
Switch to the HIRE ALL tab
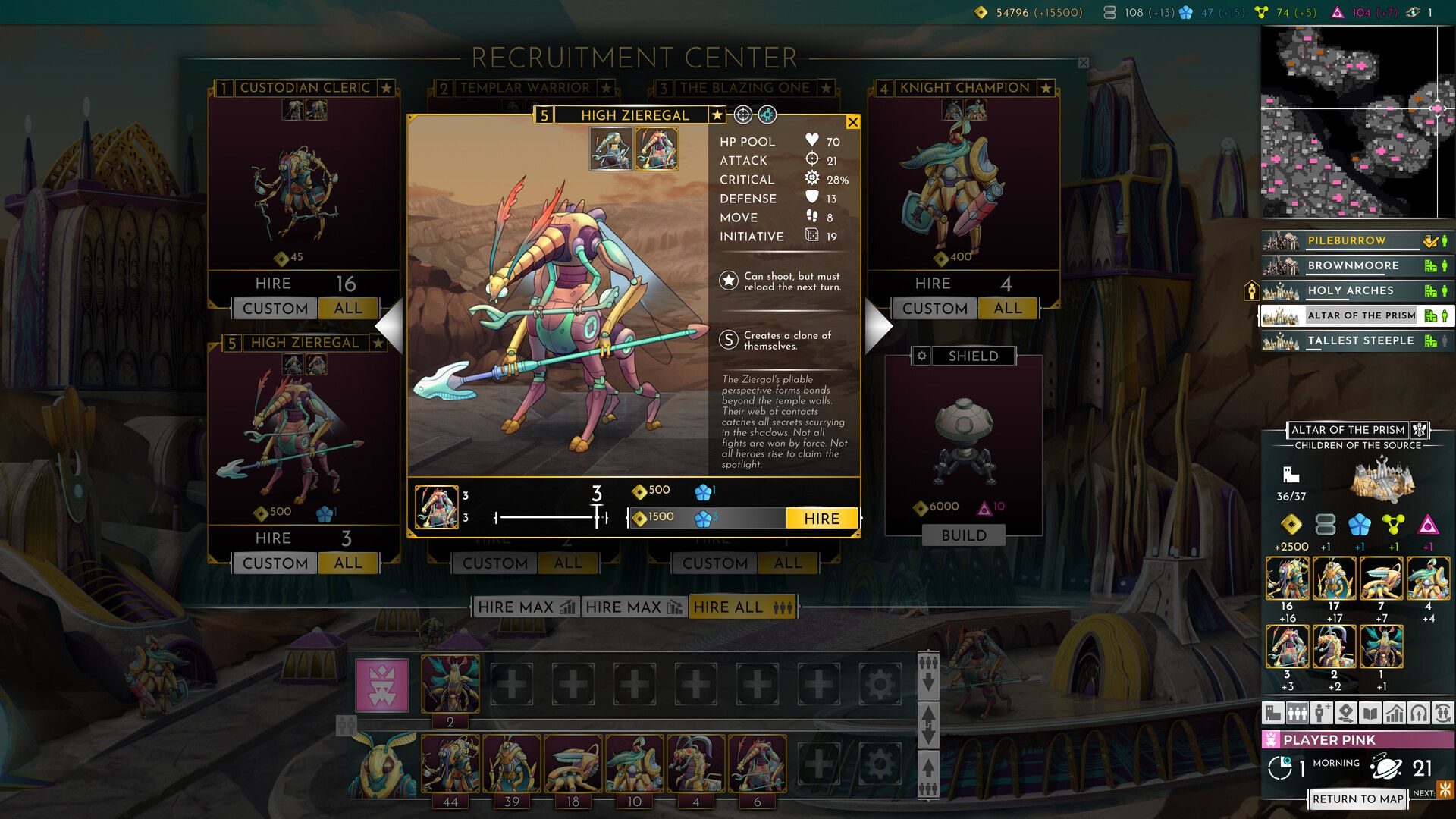coord(742,607)
